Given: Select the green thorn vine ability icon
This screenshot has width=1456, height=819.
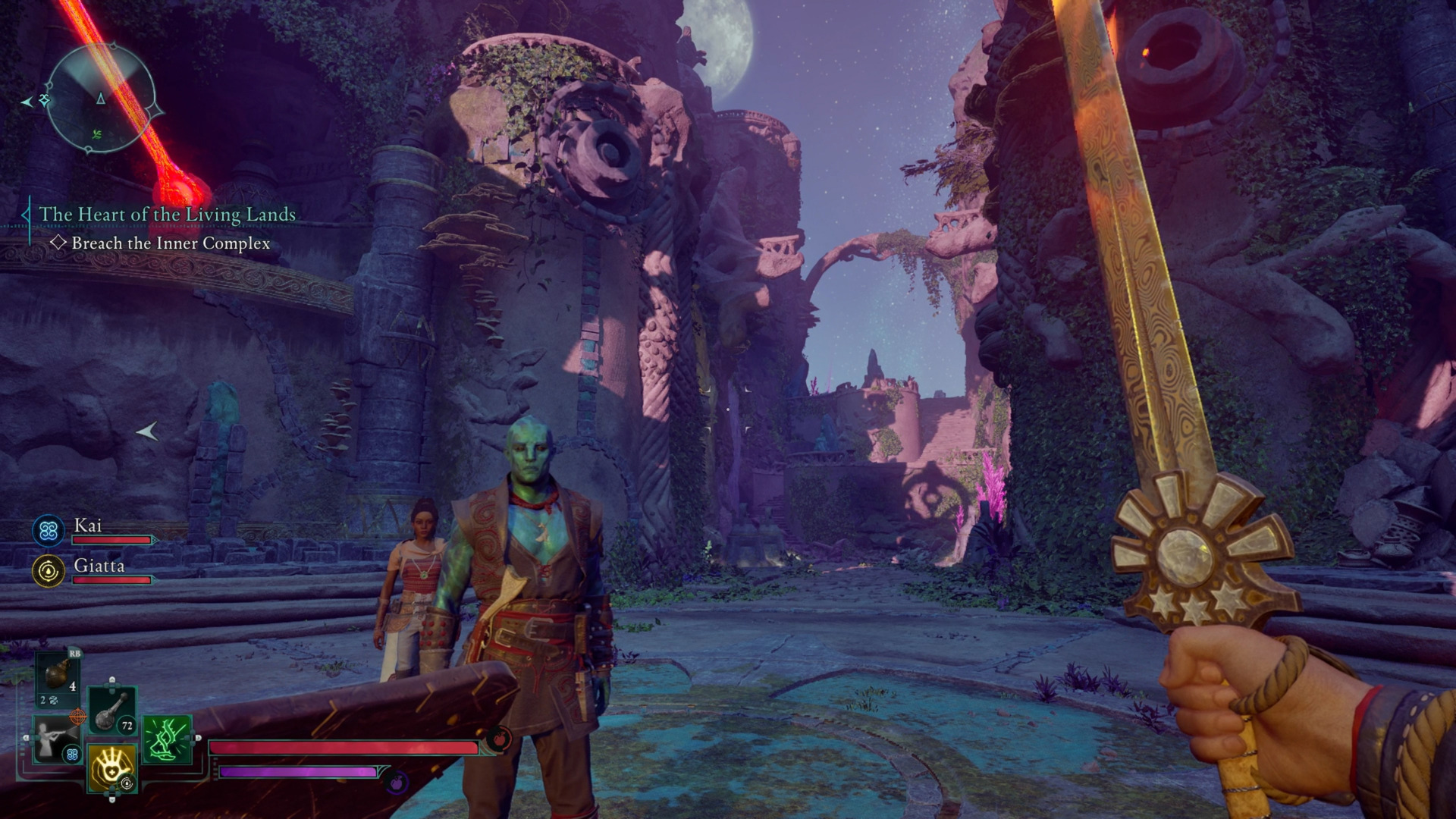Looking at the screenshot, I should point(167,739).
